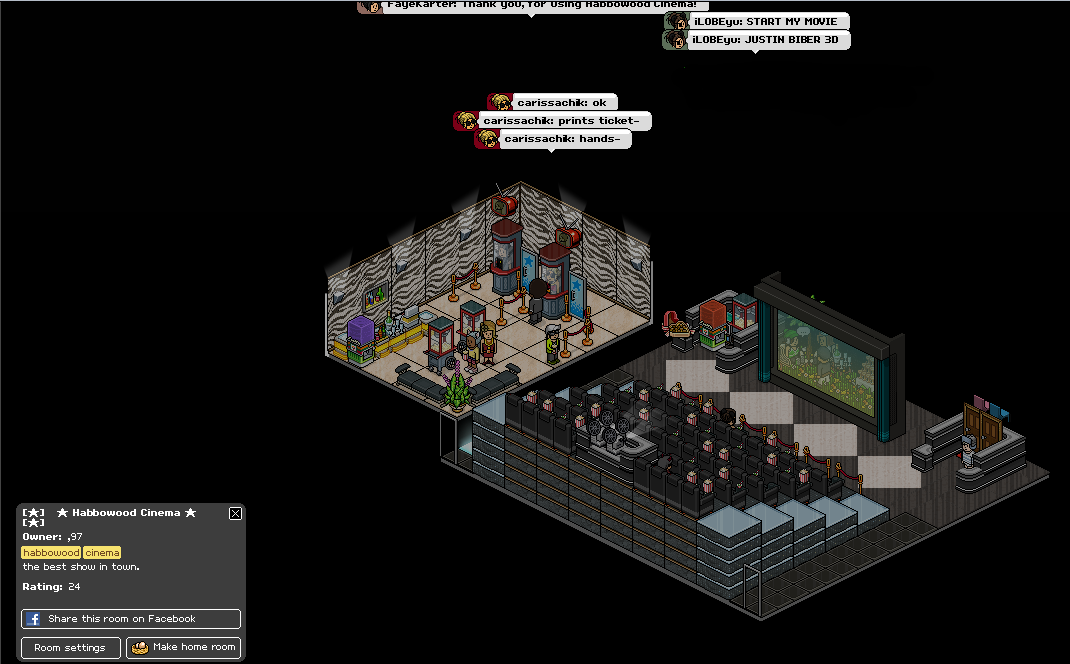Click the 'JUSTIN BIBER 3D' chat bubble

757,40
